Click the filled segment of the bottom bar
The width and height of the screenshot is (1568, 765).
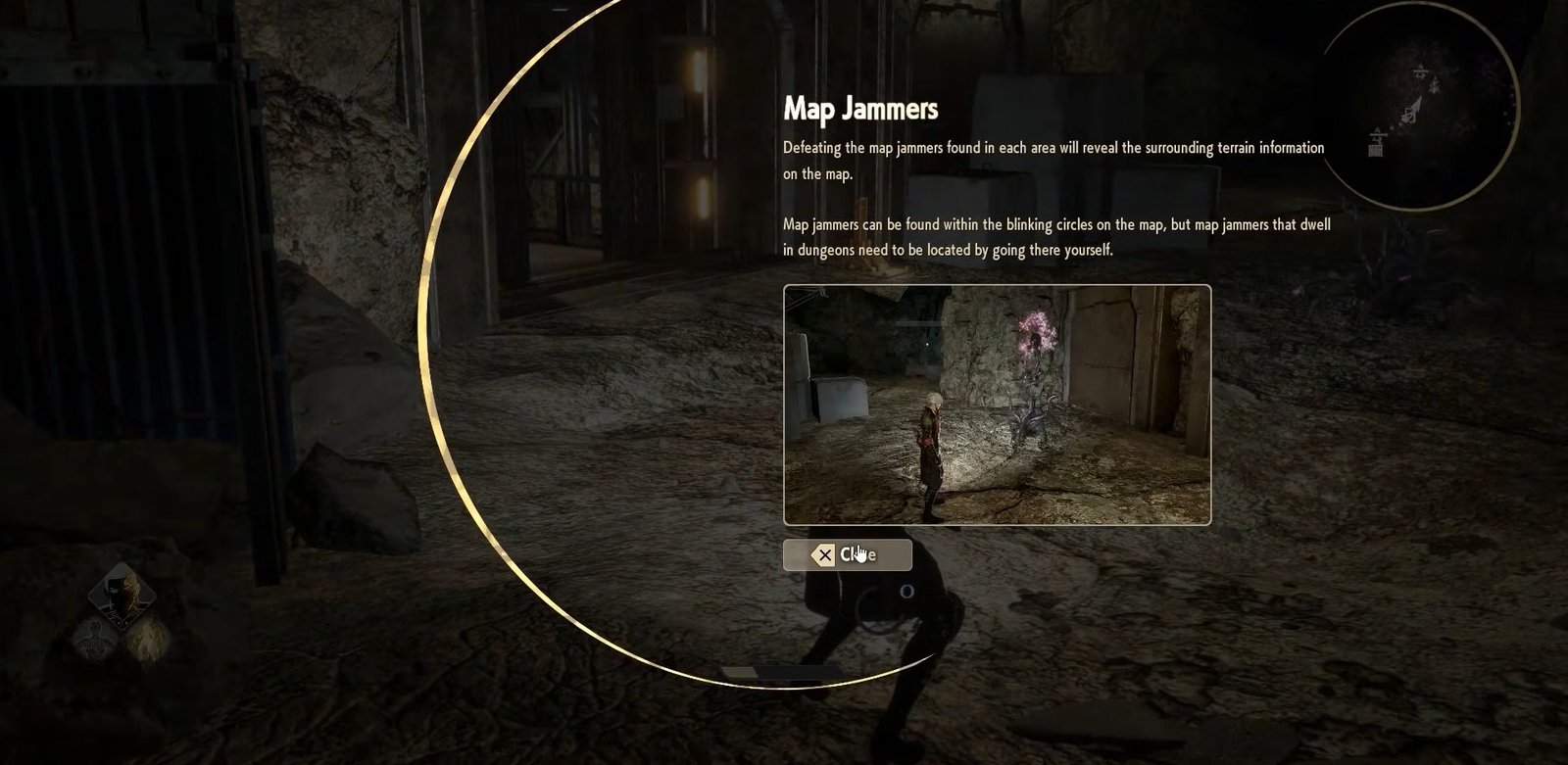(739, 673)
